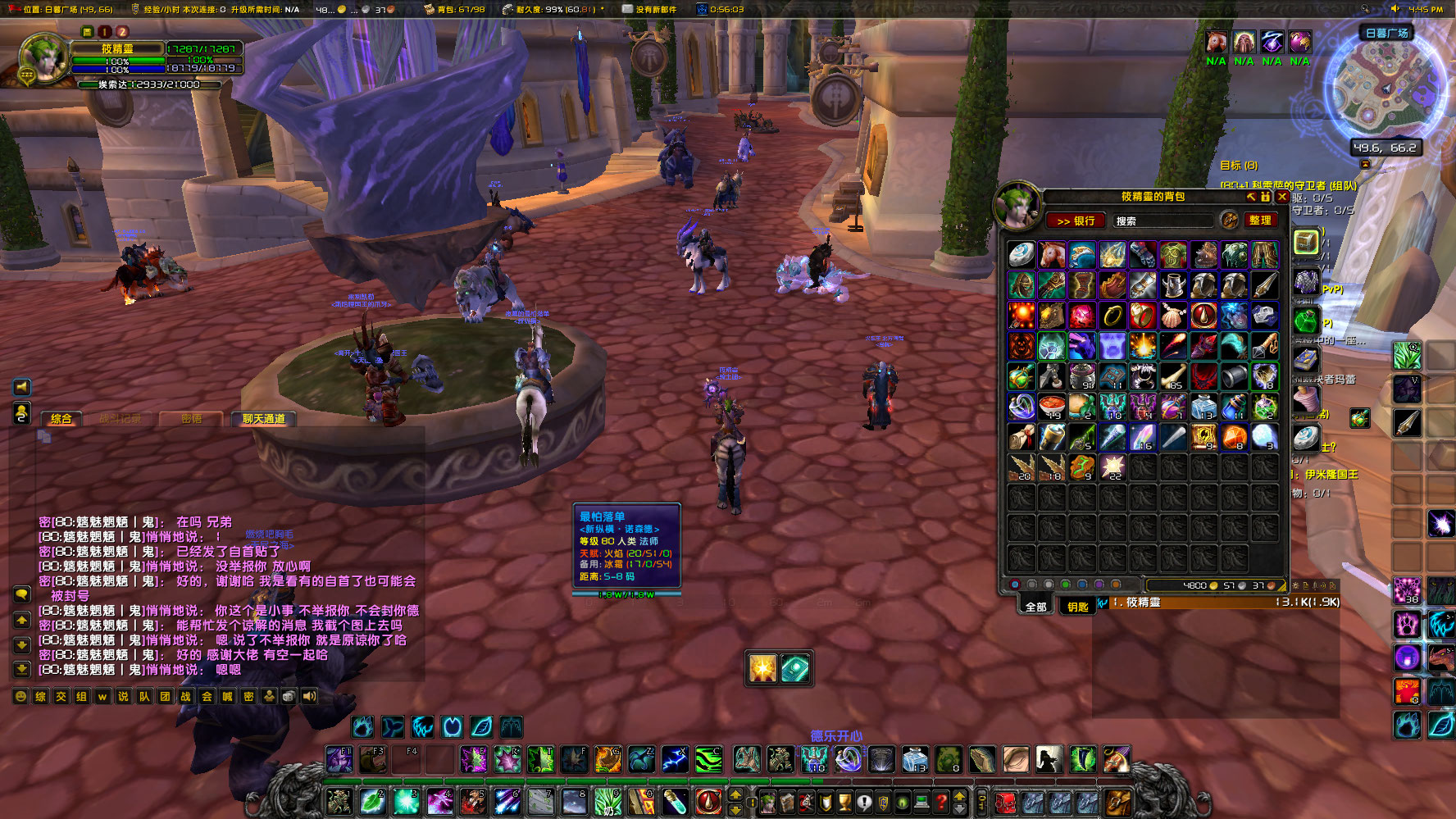Enable the green quality filter dot in the bag window

(1065, 585)
